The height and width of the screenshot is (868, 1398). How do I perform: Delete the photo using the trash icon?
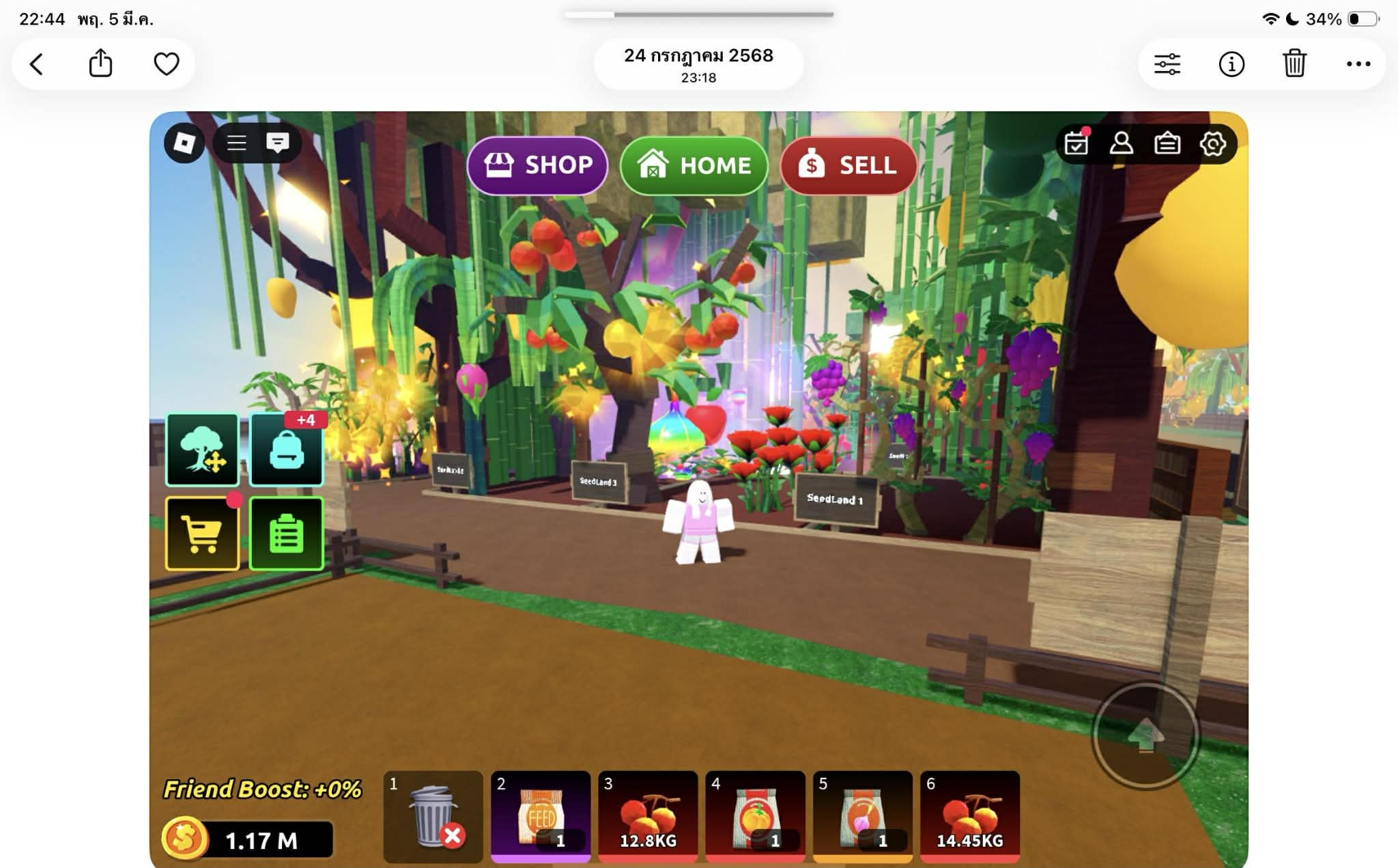tap(1294, 64)
